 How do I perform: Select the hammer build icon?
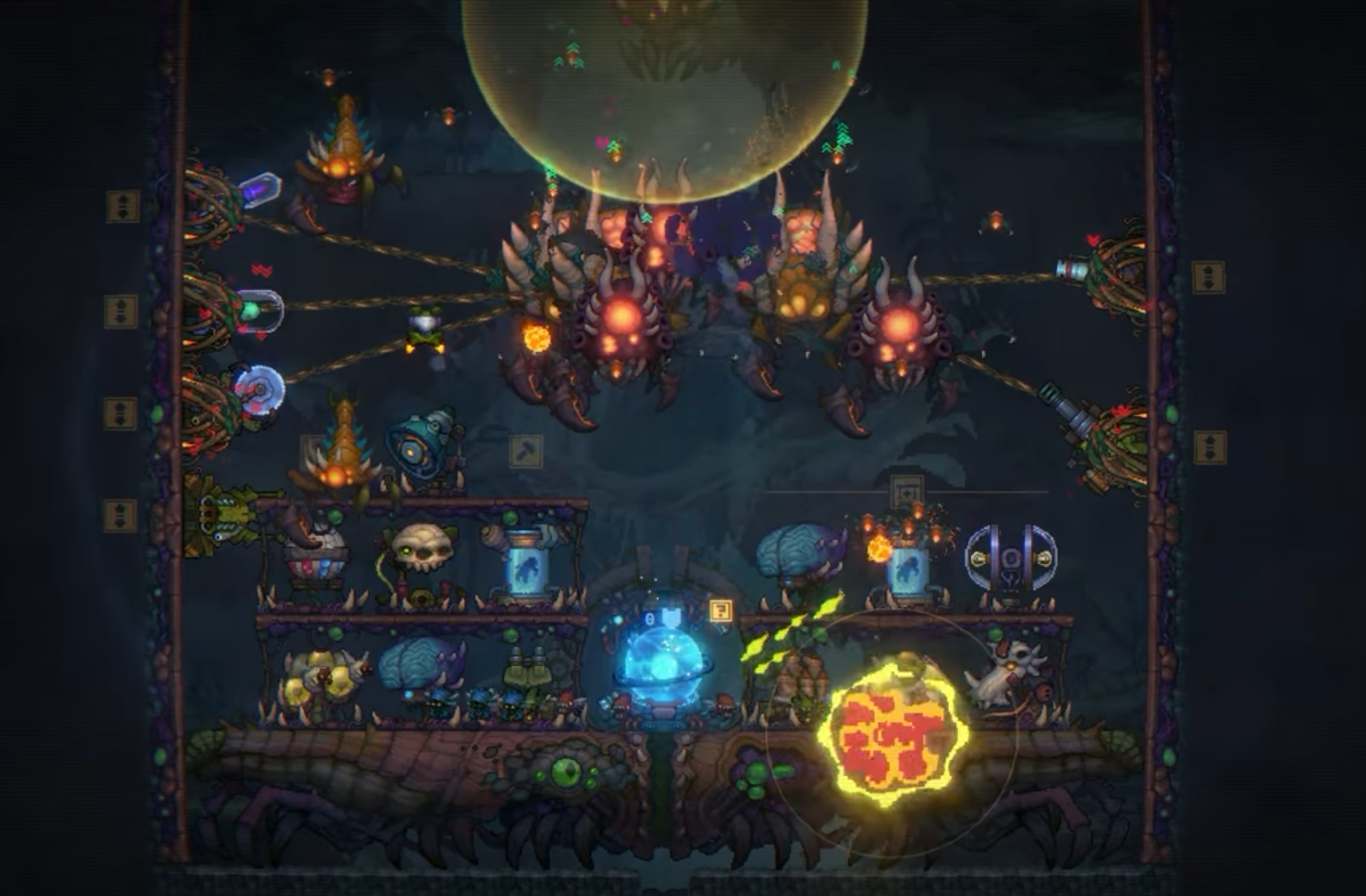526,451
